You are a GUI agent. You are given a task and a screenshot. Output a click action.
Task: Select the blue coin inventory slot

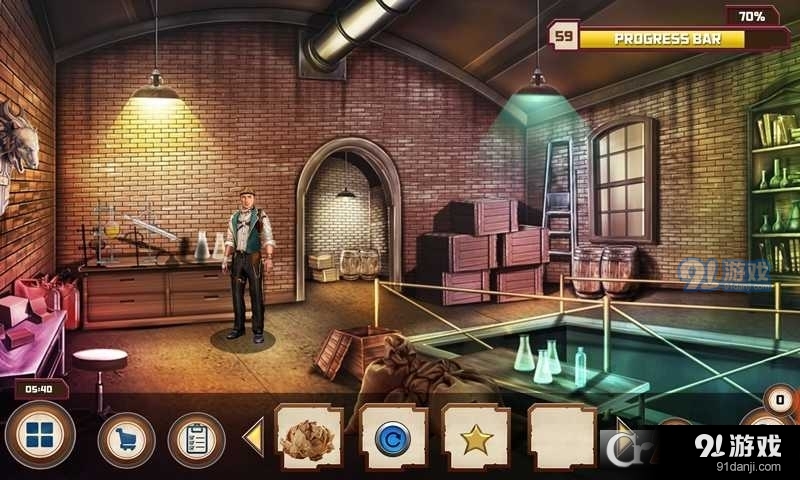click(393, 438)
